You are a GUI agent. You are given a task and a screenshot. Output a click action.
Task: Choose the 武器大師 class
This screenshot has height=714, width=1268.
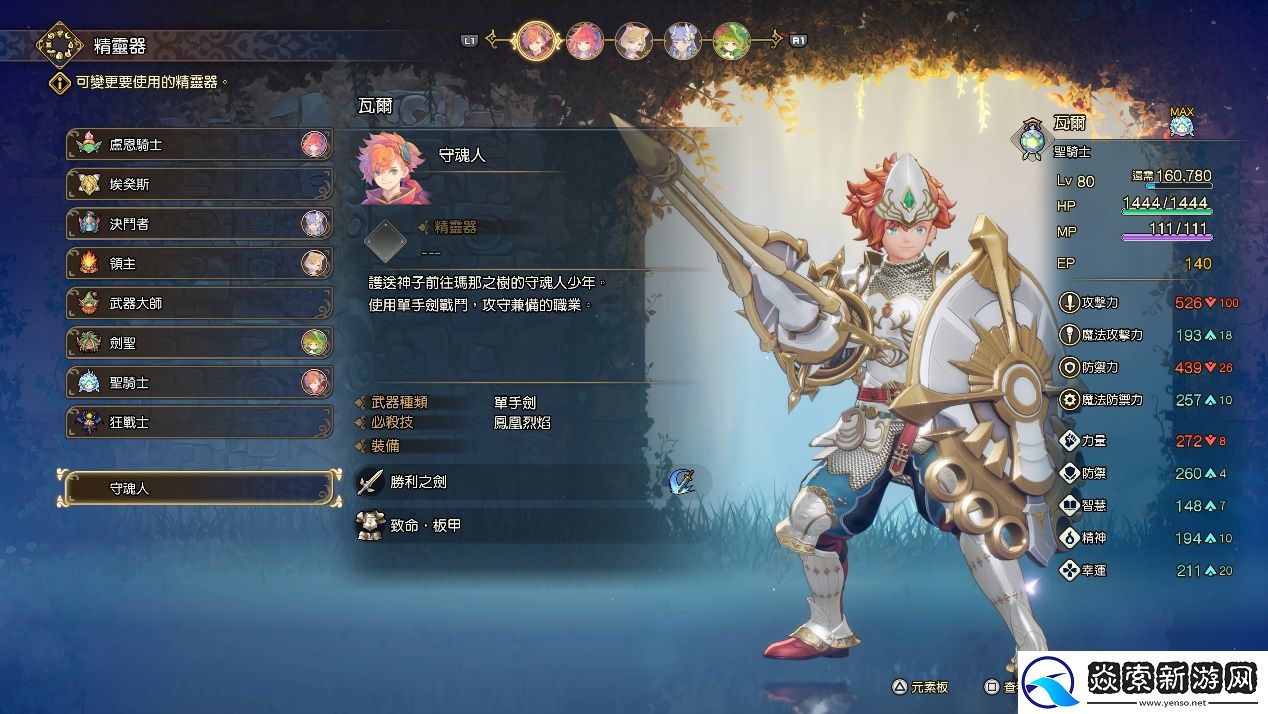click(x=198, y=303)
